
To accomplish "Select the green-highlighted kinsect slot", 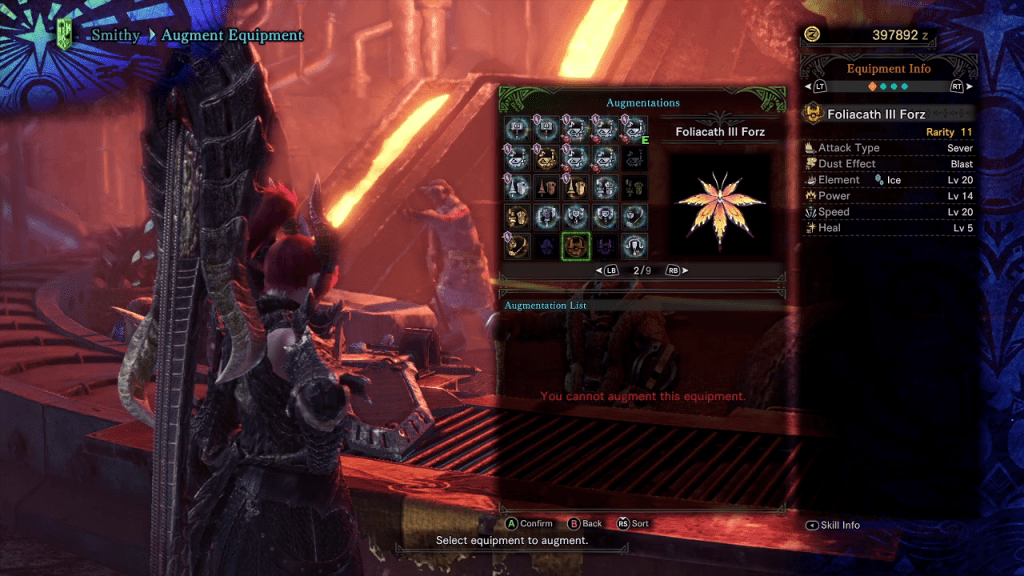I will pyautogui.click(x=576, y=246).
